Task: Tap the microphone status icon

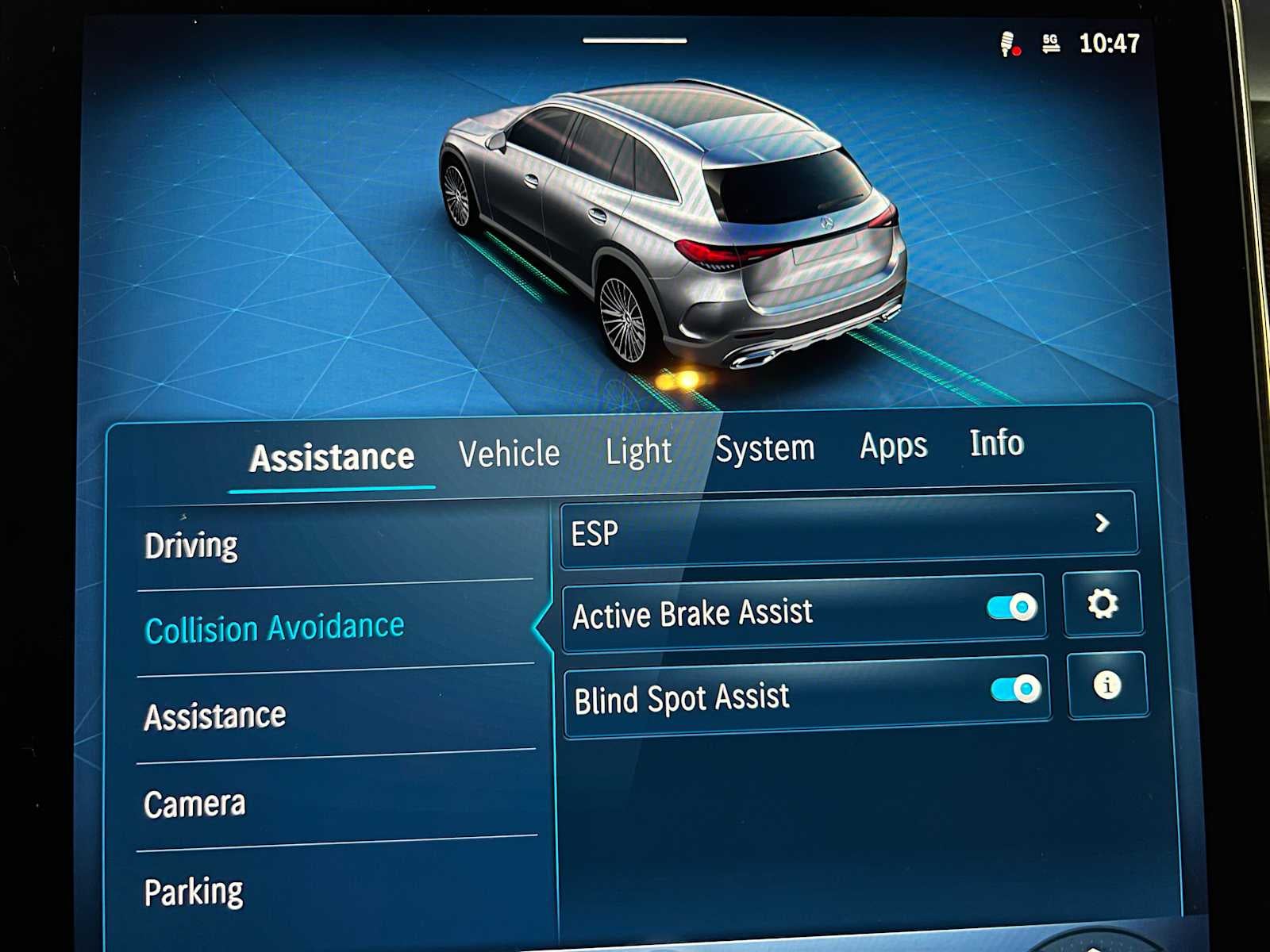Action: [x=1009, y=44]
